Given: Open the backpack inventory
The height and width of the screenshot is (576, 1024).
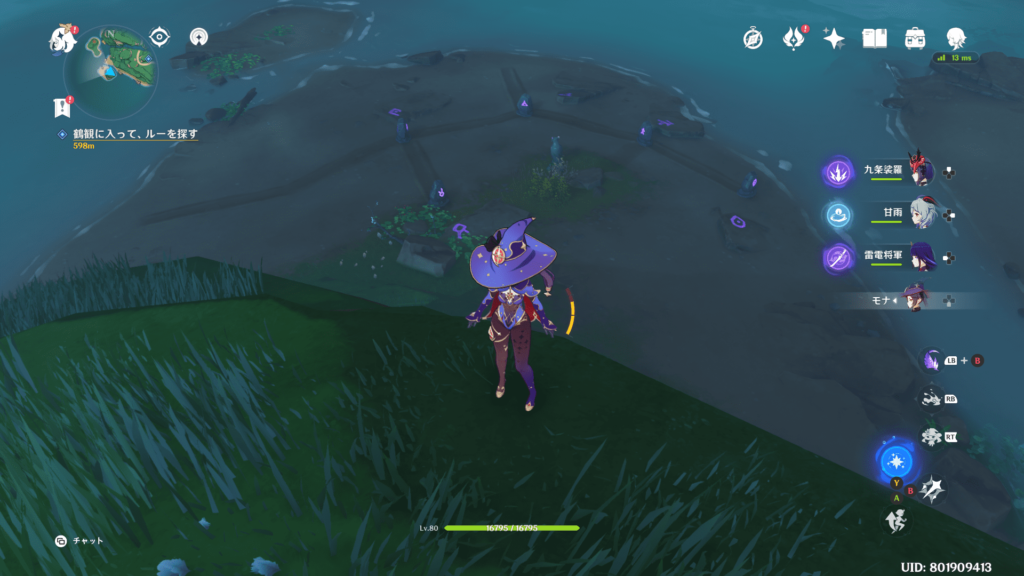Looking at the screenshot, I should pos(915,38).
